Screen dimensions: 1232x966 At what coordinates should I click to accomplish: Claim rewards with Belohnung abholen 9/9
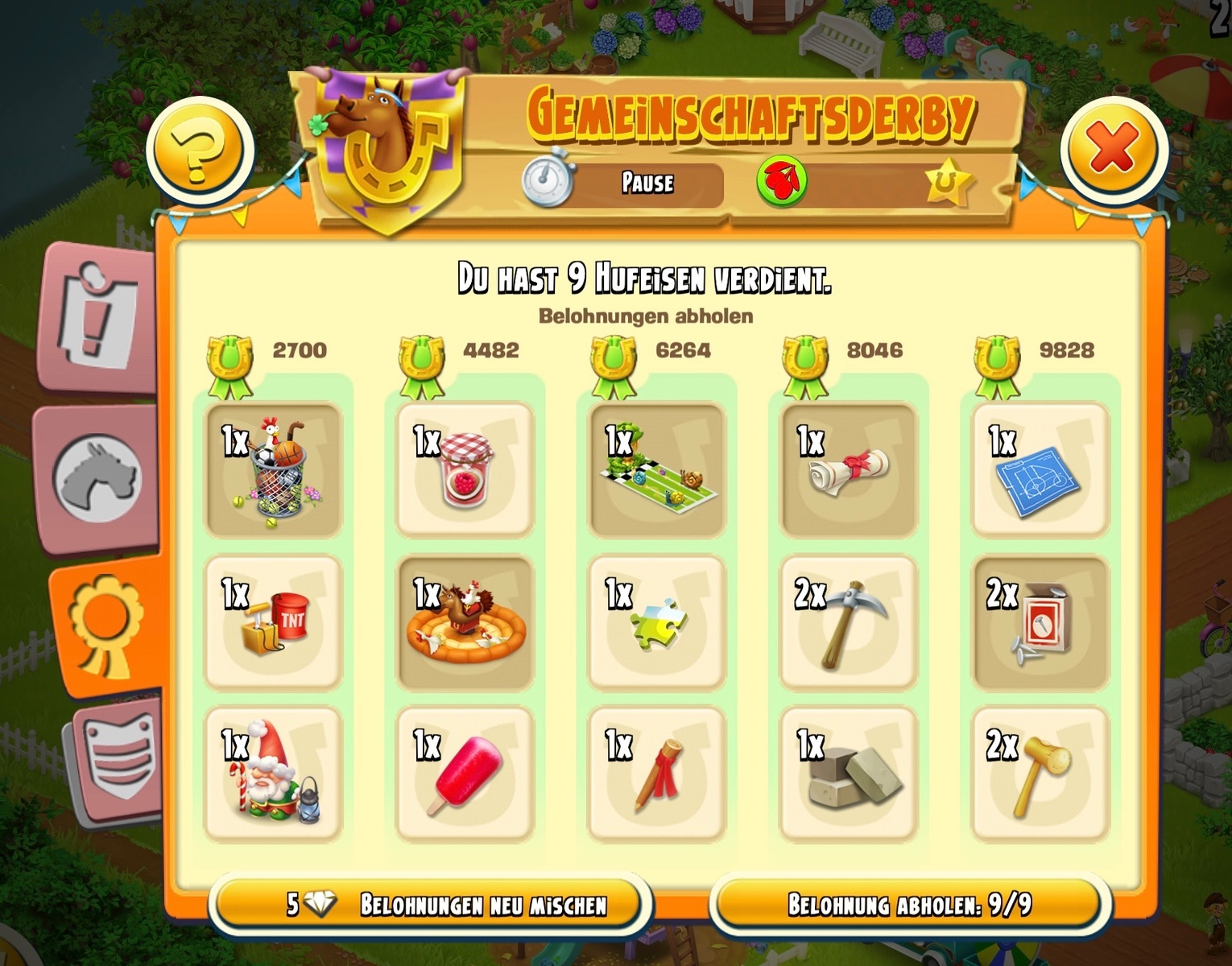click(x=910, y=905)
